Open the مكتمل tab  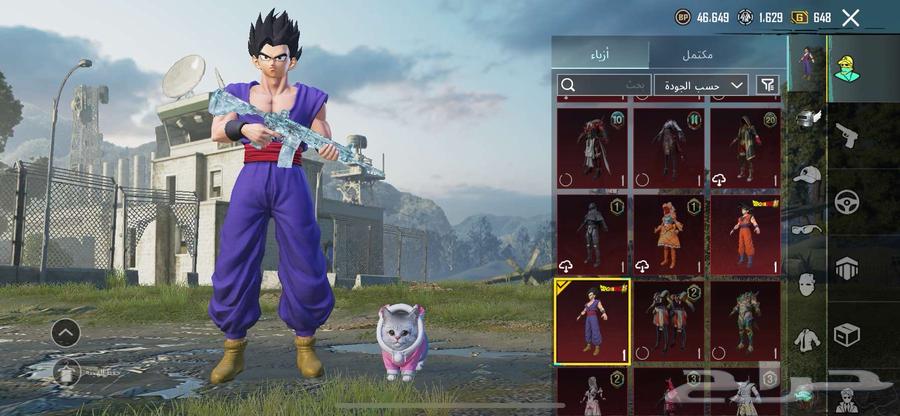[x=720, y=53]
